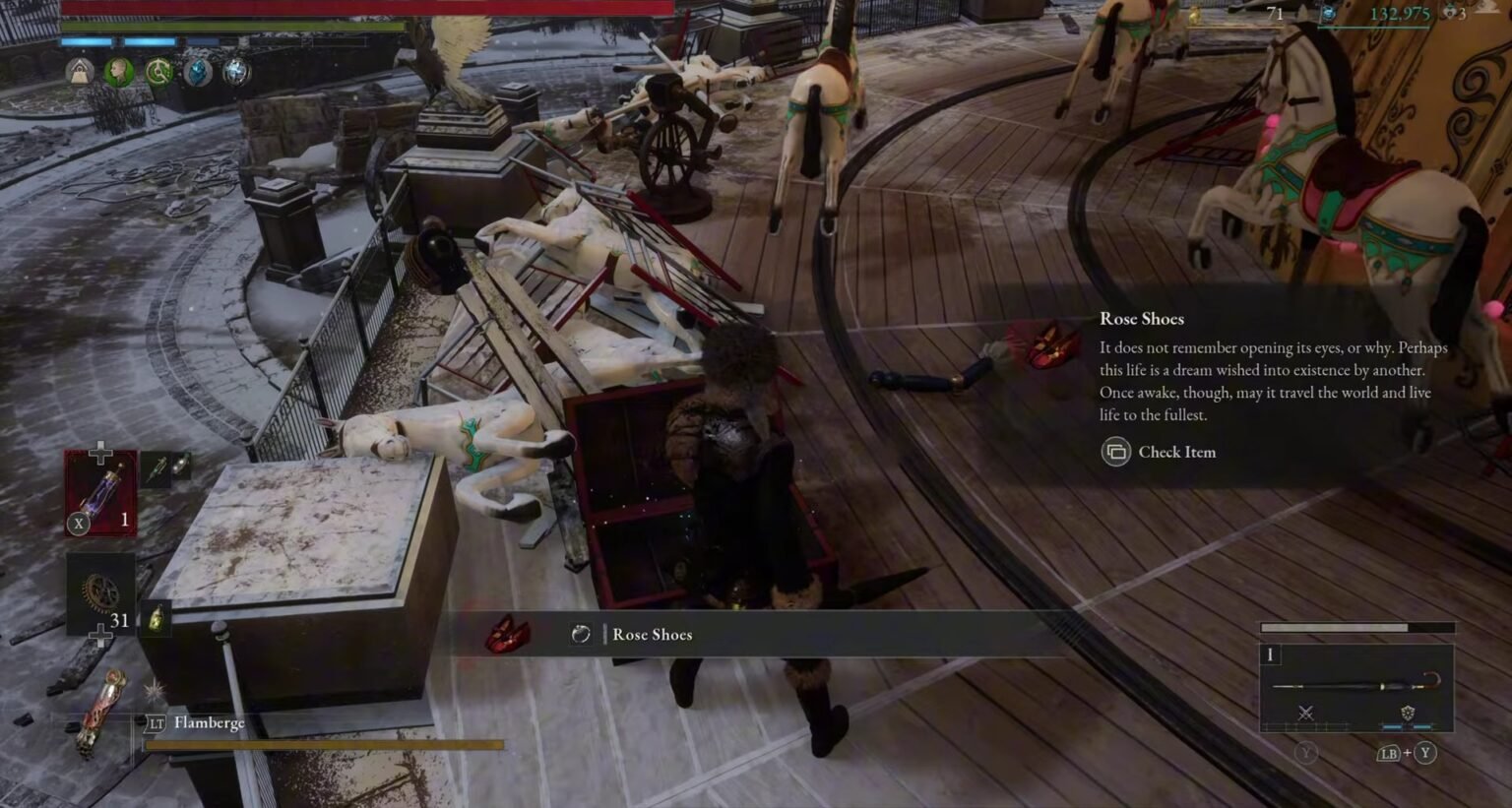
Task: Click the Flamberge weapon label with LT prompt
Action: 197,723
